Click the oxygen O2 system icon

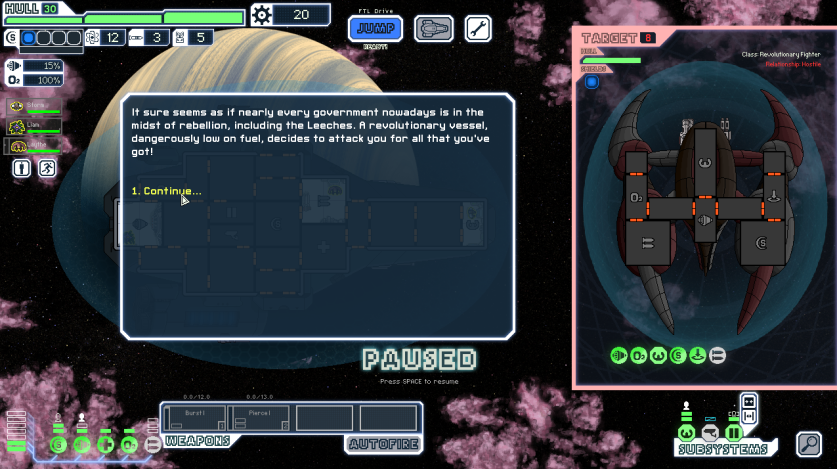[x=129, y=443]
